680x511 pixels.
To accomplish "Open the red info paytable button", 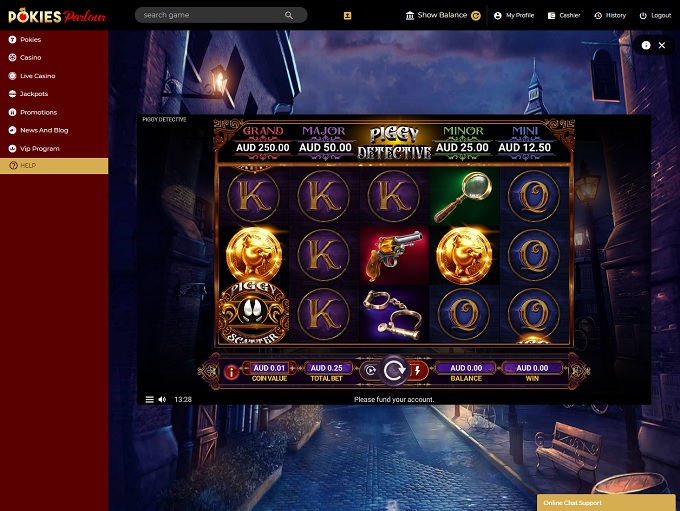I will [232, 371].
